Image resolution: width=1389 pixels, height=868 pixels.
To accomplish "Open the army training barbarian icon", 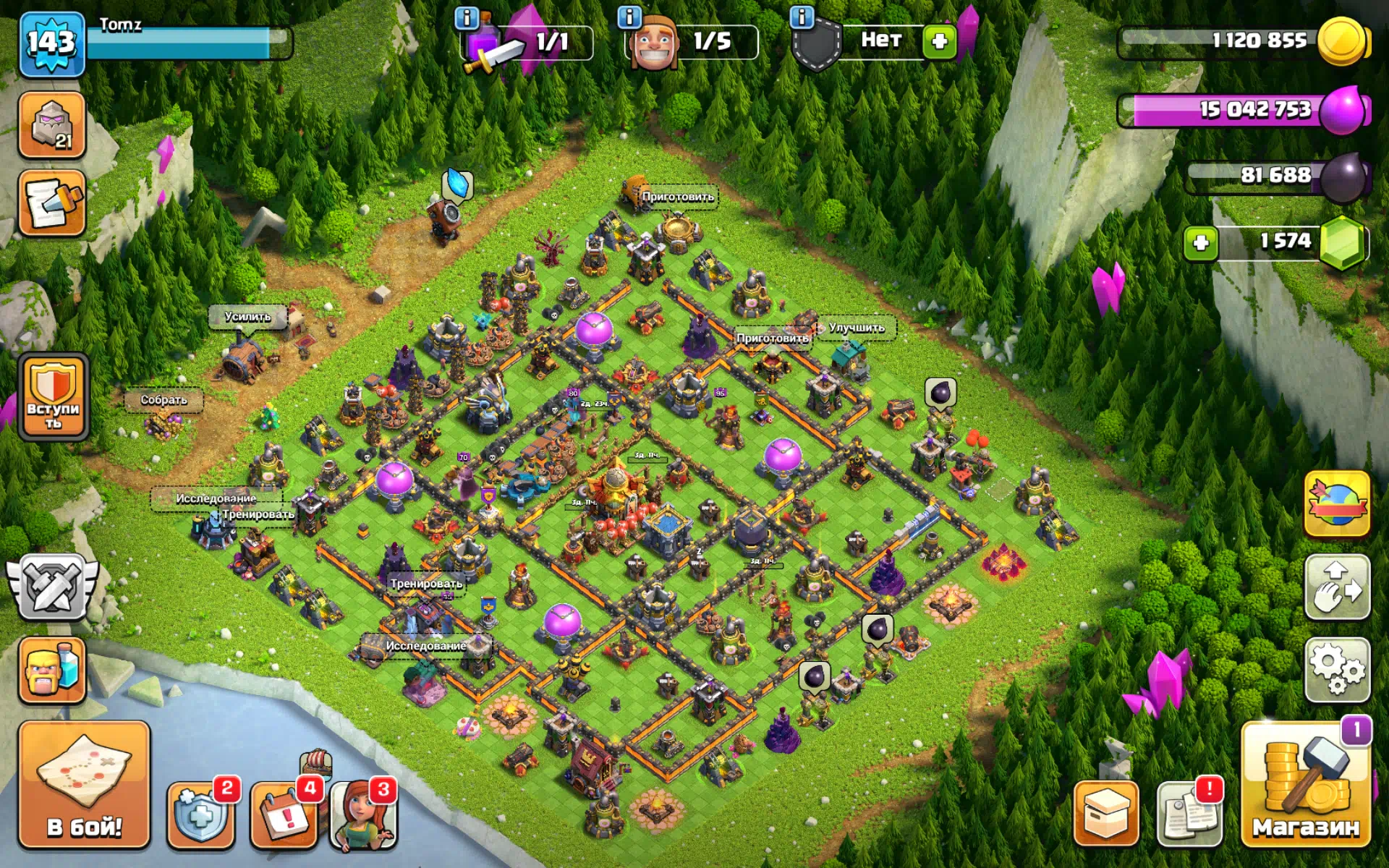I will tap(52, 670).
